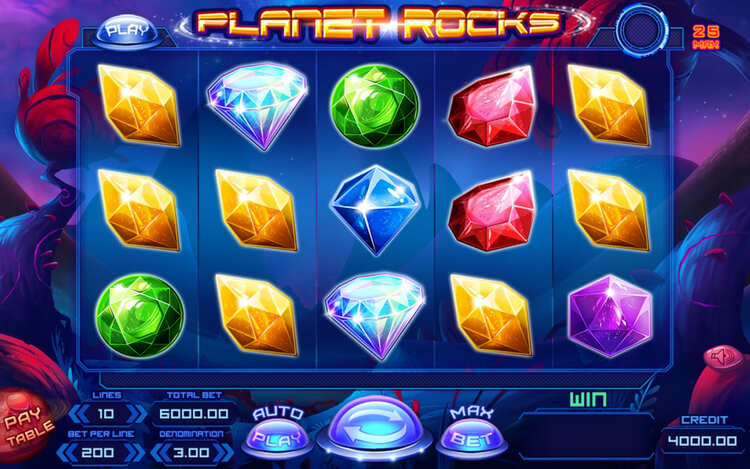This screenshot has width=750, height=469.
Task: Spin the reels with the central button
Action: pyautogui.click(x=375, y=428)
